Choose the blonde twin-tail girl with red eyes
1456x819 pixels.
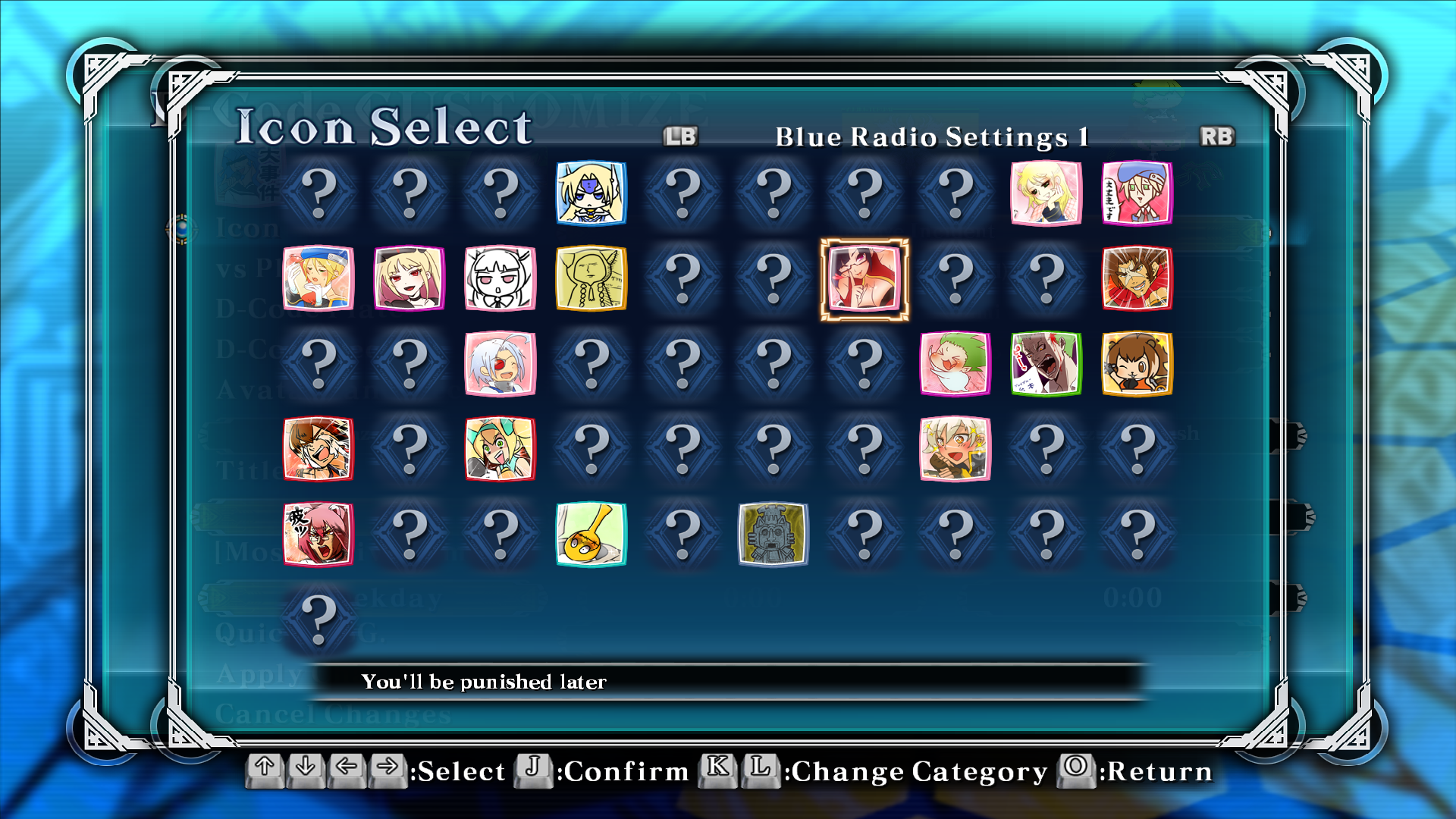(409, 278)
